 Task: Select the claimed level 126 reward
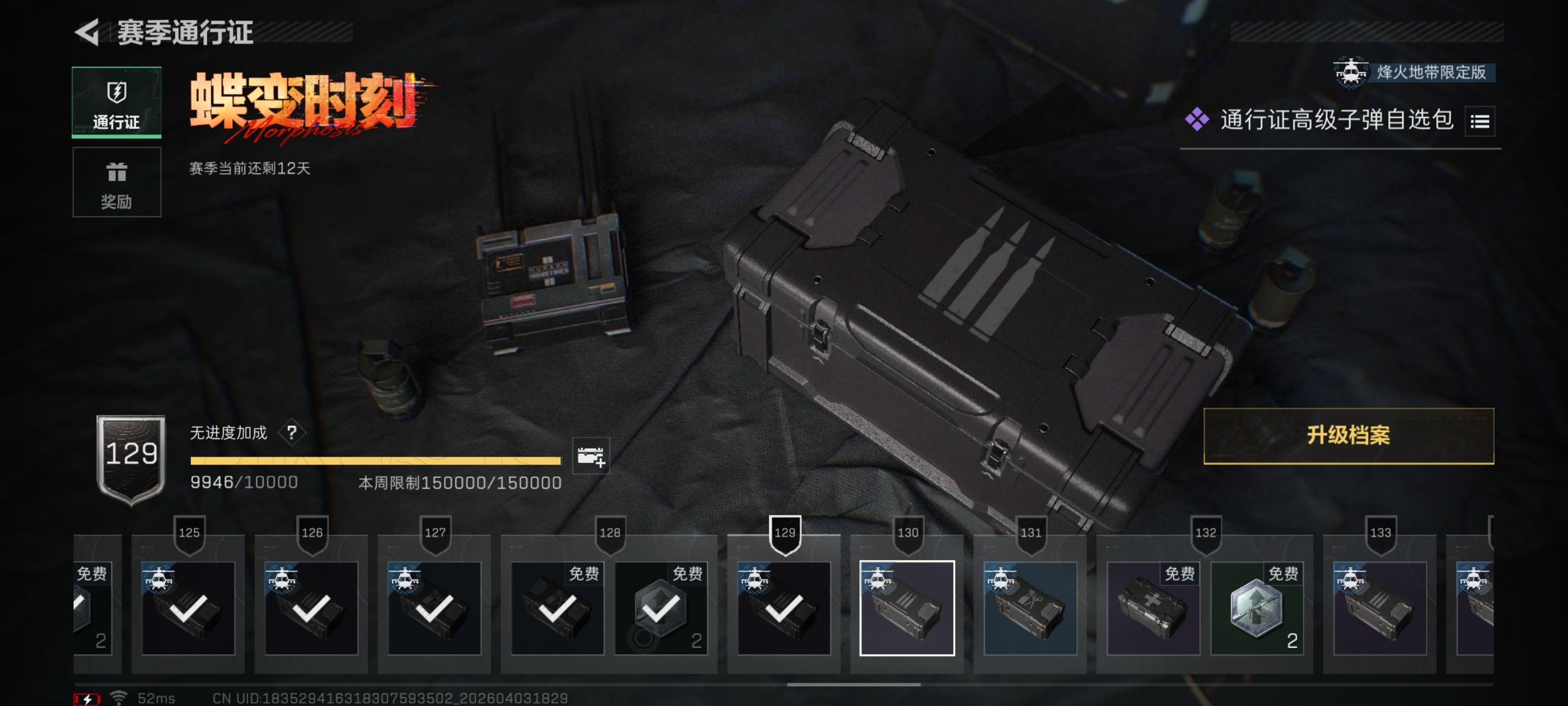[311, 607]
